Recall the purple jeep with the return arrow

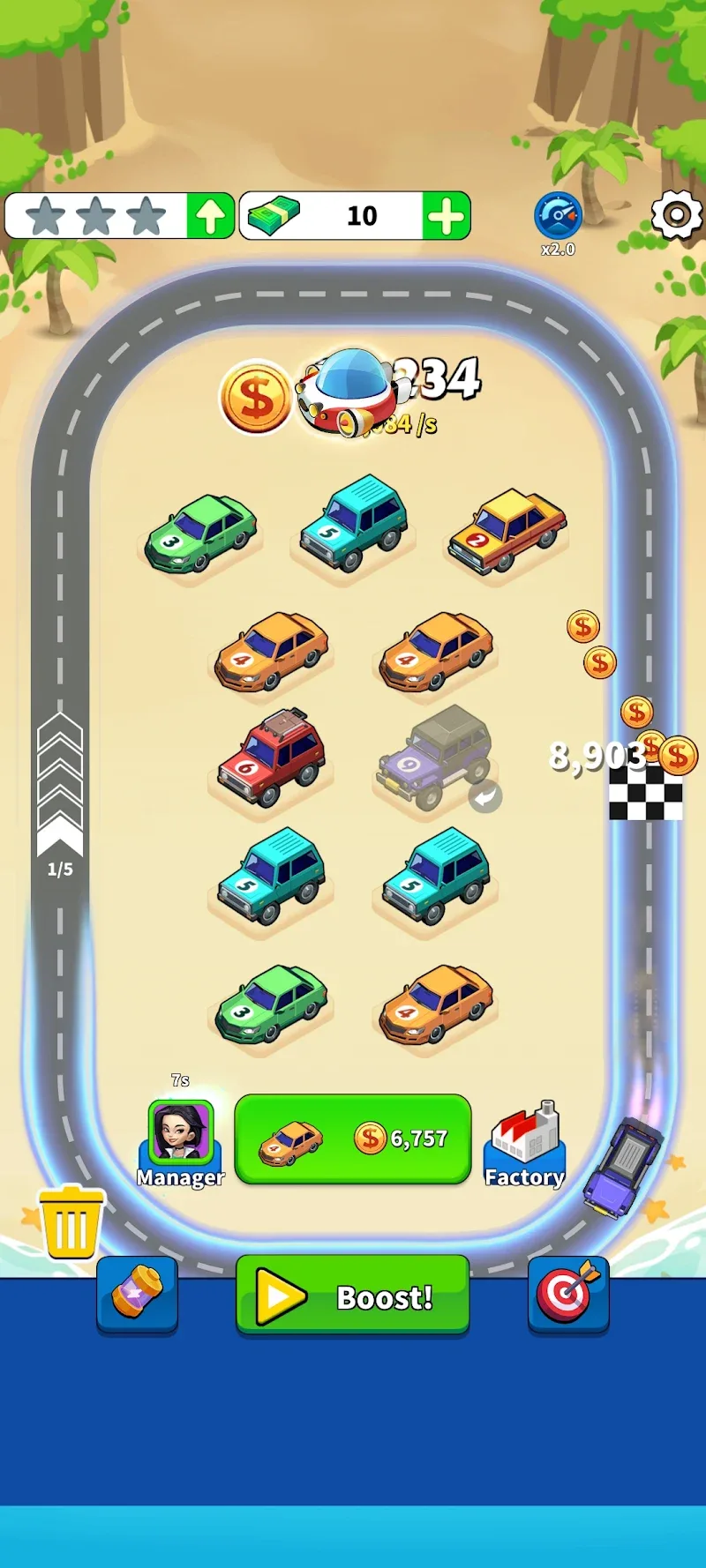484,796
